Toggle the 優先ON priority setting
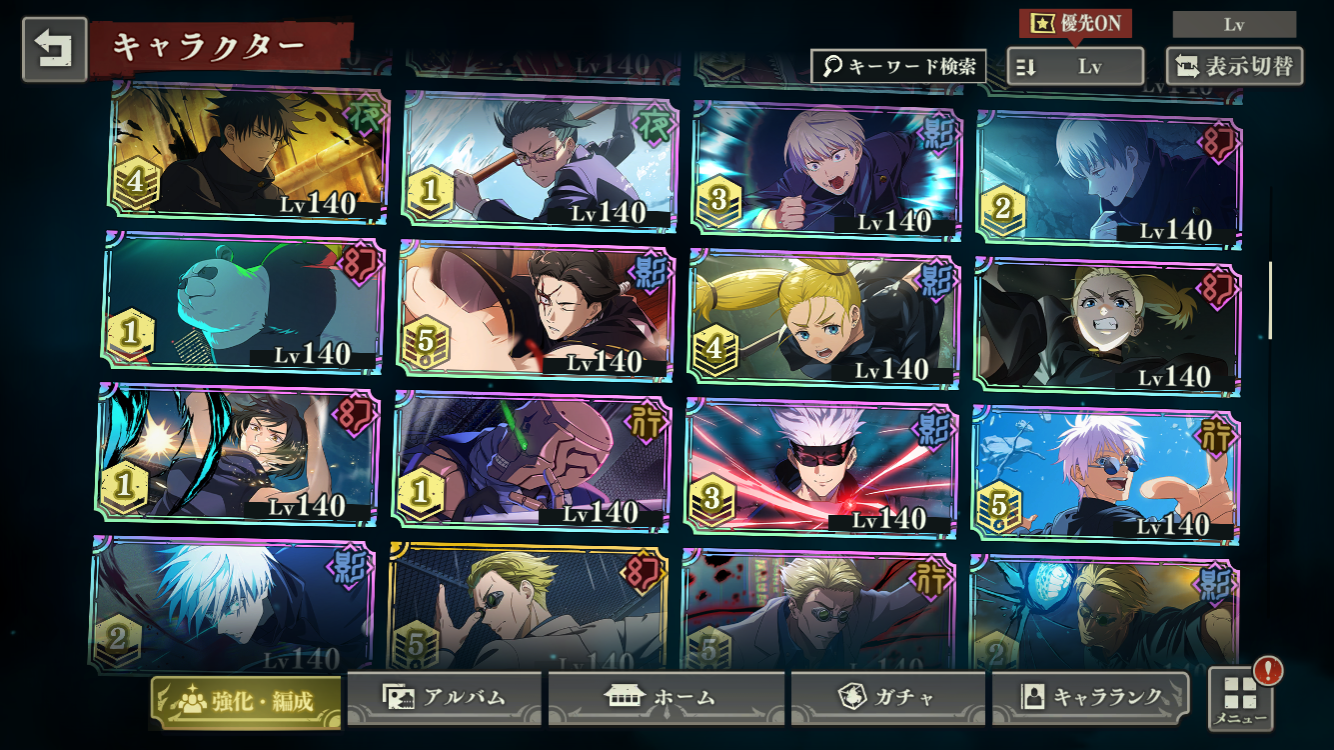Viewport: 1334px width, 750px height. pyautogui.click(x=1075, y=23)
